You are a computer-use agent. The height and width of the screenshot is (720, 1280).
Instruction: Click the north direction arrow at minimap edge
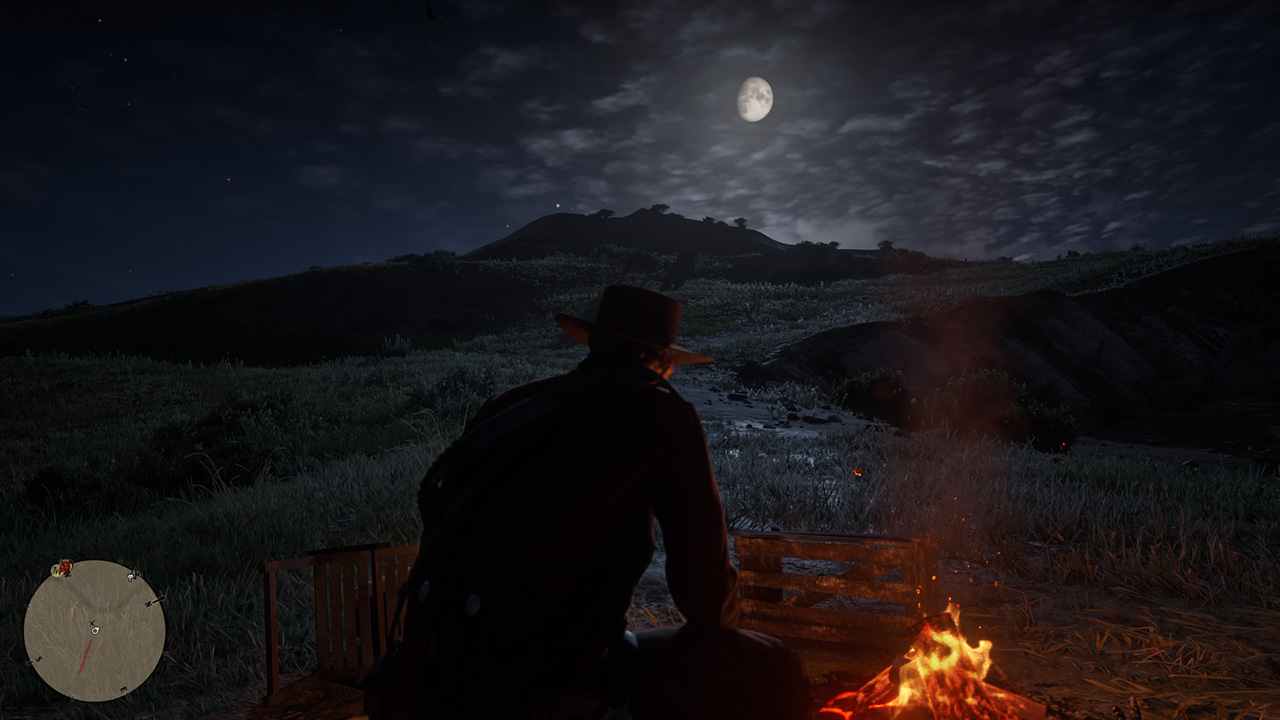(x=160, y=598)
